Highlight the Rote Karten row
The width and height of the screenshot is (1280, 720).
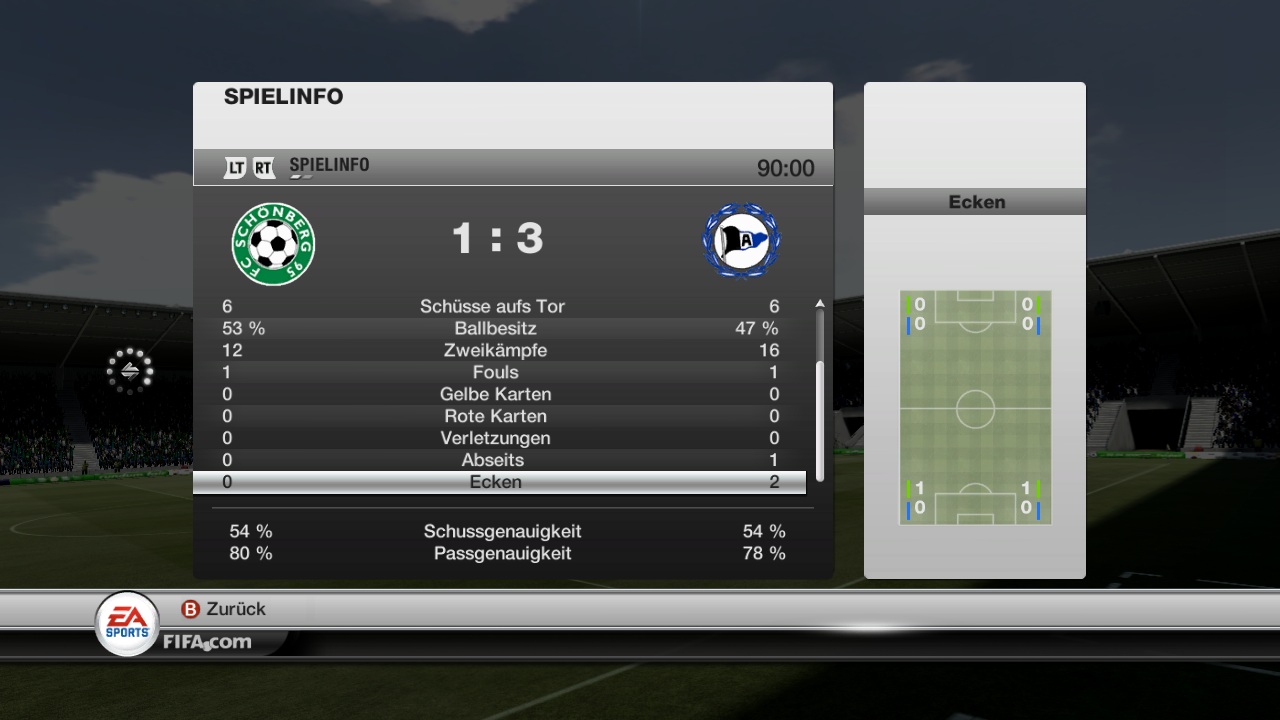497,416
